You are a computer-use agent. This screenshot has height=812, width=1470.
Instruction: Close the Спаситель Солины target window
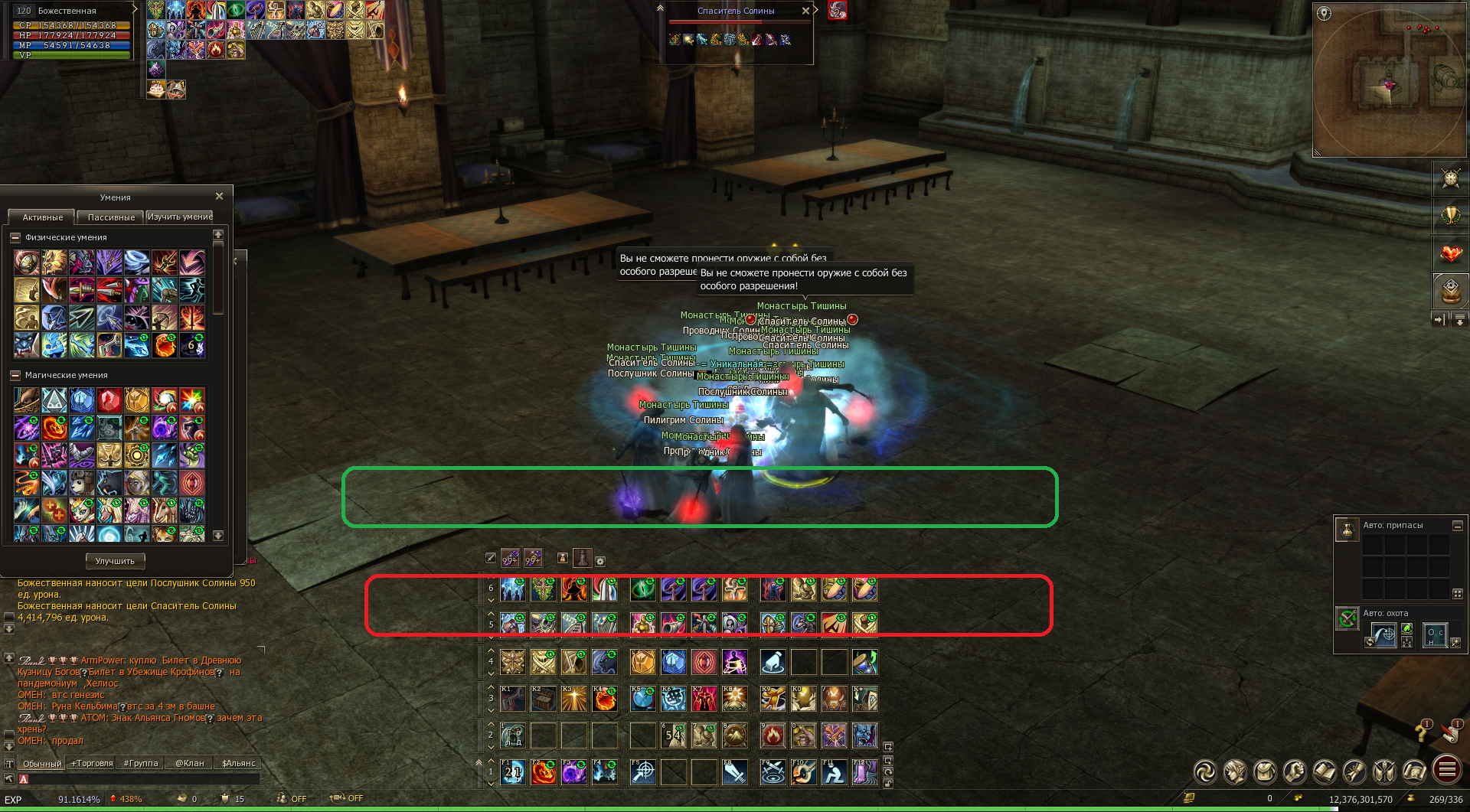(x=805, y=11)
